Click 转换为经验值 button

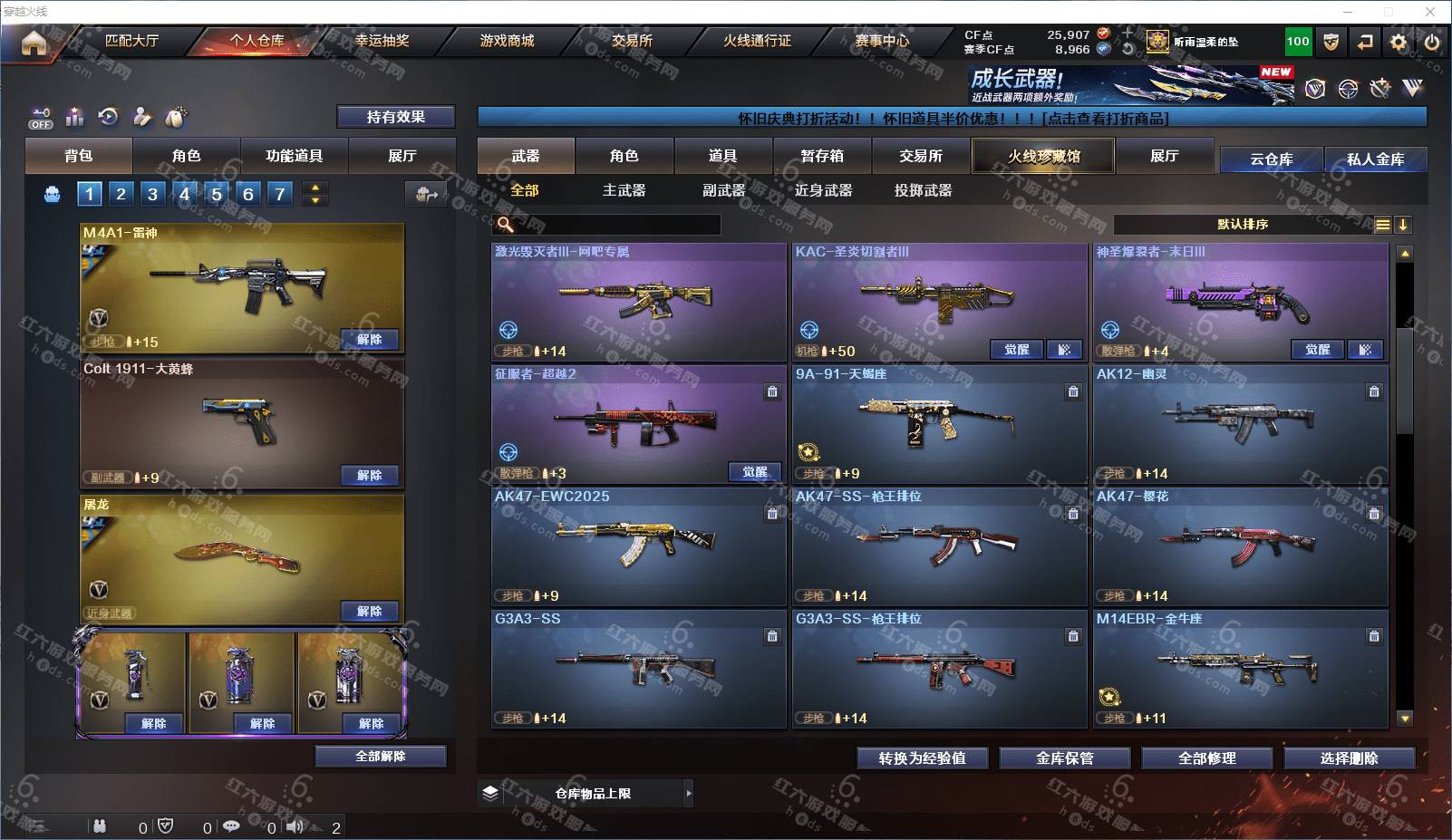922,758
